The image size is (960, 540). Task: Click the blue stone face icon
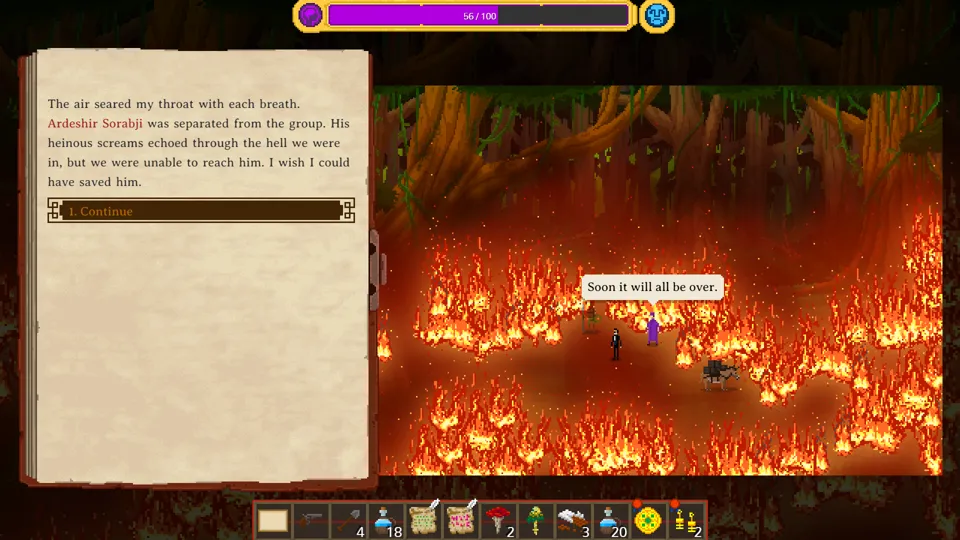(x=656, y=16)
